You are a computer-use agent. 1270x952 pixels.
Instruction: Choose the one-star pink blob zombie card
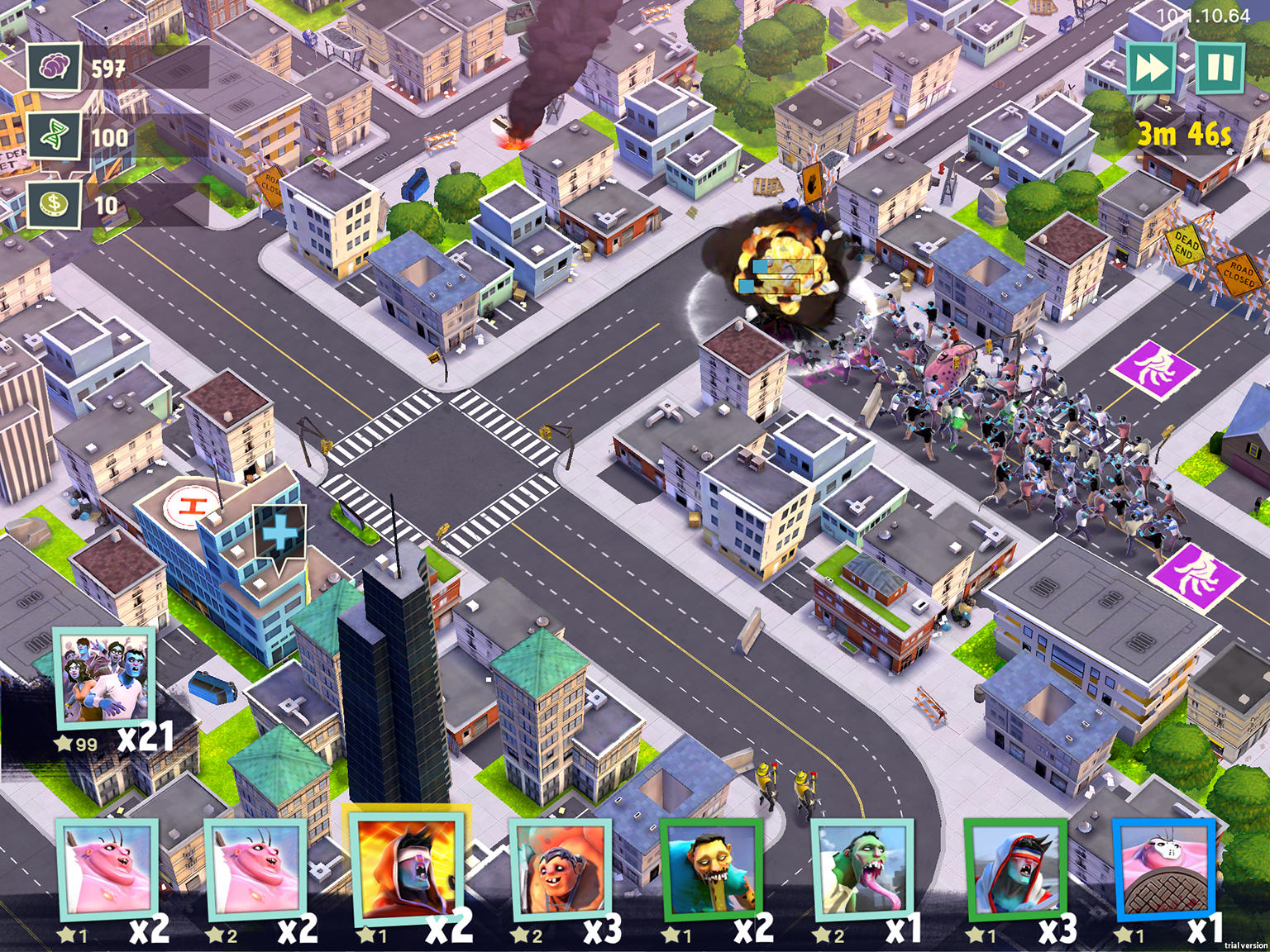tap(107, 870)
